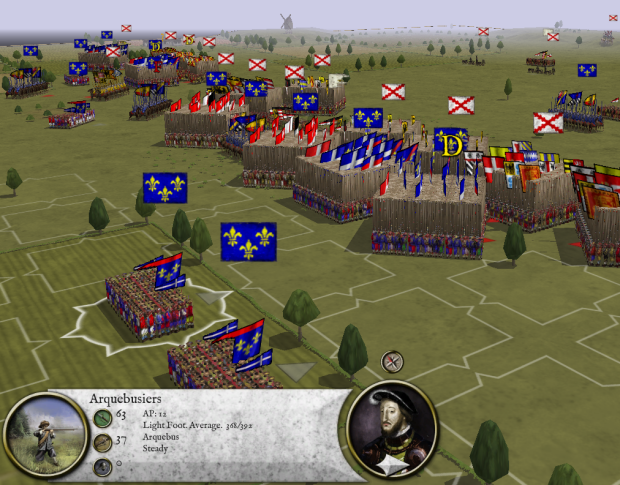Click the white arrow on the general portrait
The image size is (620, 485).
coord(392,466)
